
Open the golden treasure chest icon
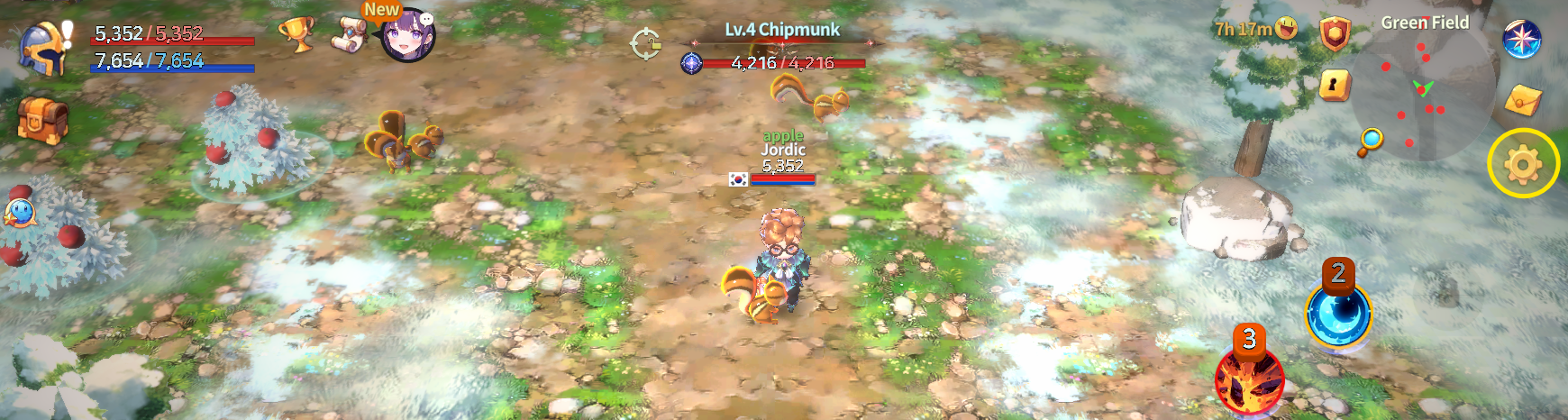(42, 119)
